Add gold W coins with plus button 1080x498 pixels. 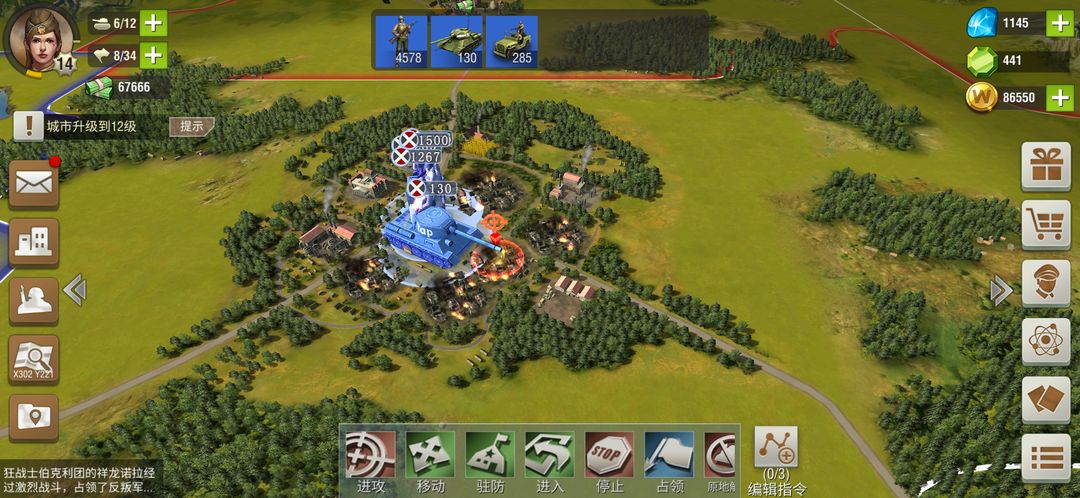[x=1059, y=97]
